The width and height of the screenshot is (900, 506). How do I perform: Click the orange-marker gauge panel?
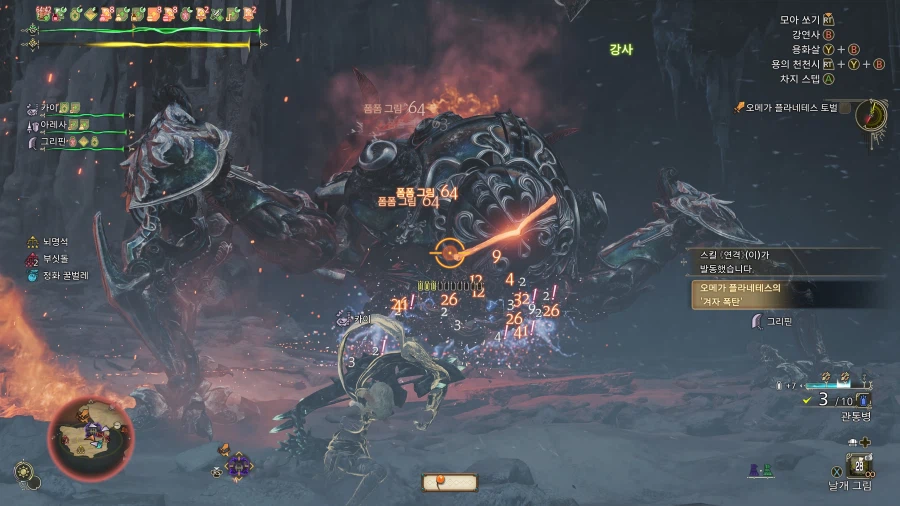point(450,483)
